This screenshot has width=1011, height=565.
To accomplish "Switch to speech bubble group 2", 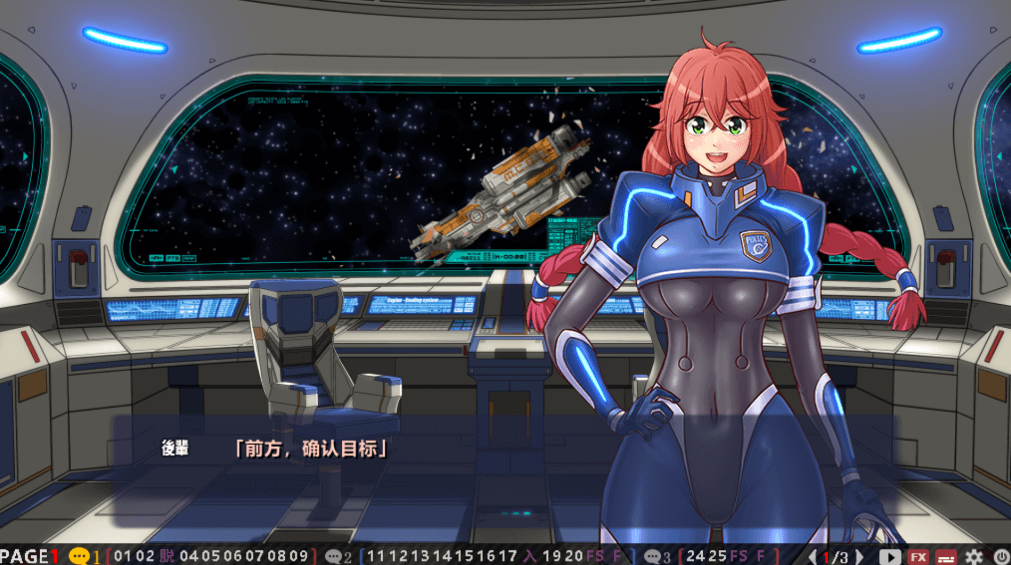I will click(335, 556).
